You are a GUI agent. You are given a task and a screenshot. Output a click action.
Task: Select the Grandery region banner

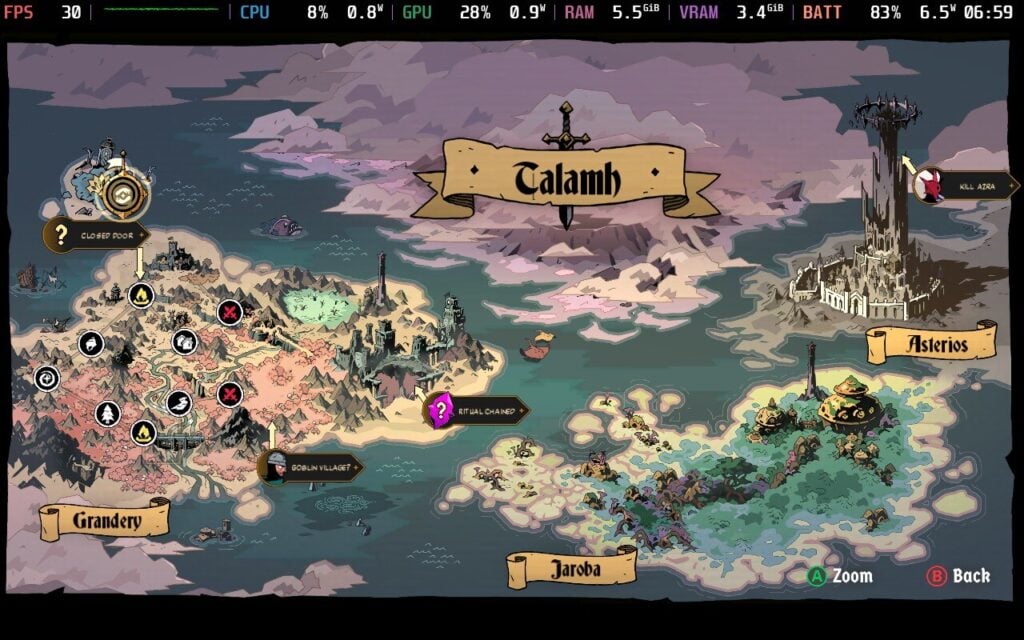tap(105, 520)
